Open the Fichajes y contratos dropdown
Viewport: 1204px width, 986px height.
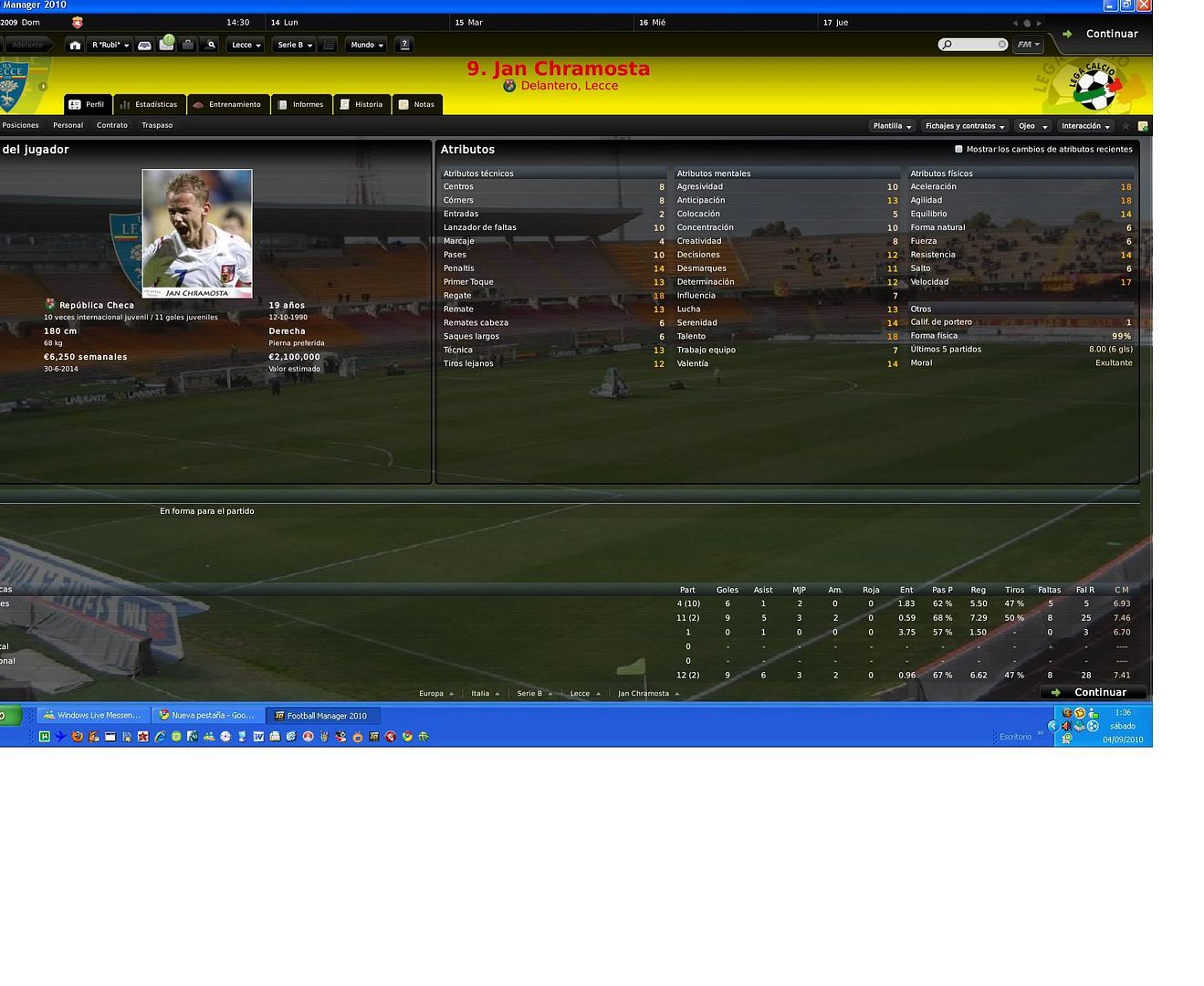964,127
